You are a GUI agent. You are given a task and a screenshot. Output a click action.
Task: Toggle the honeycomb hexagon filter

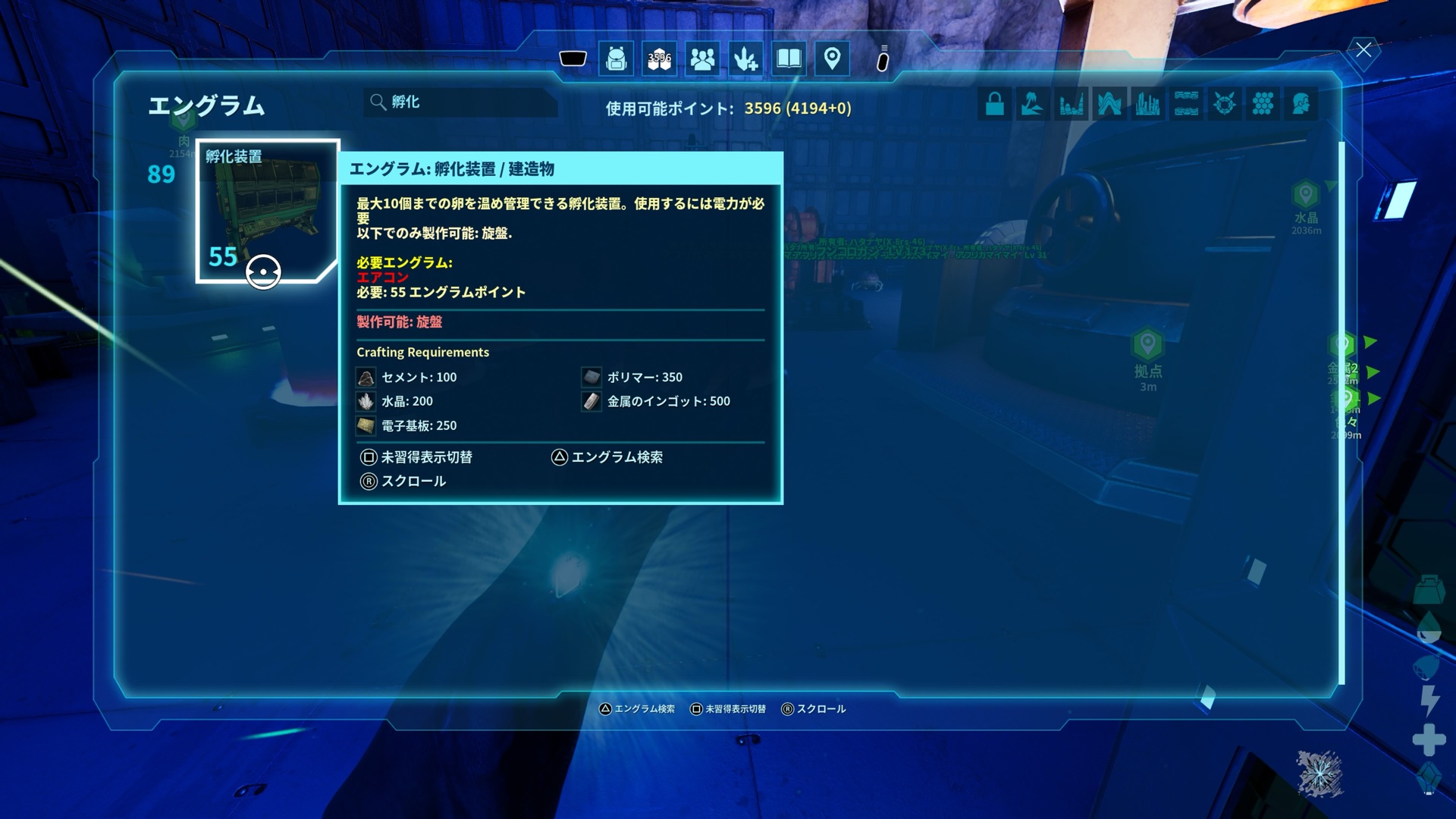[1263, 104]
